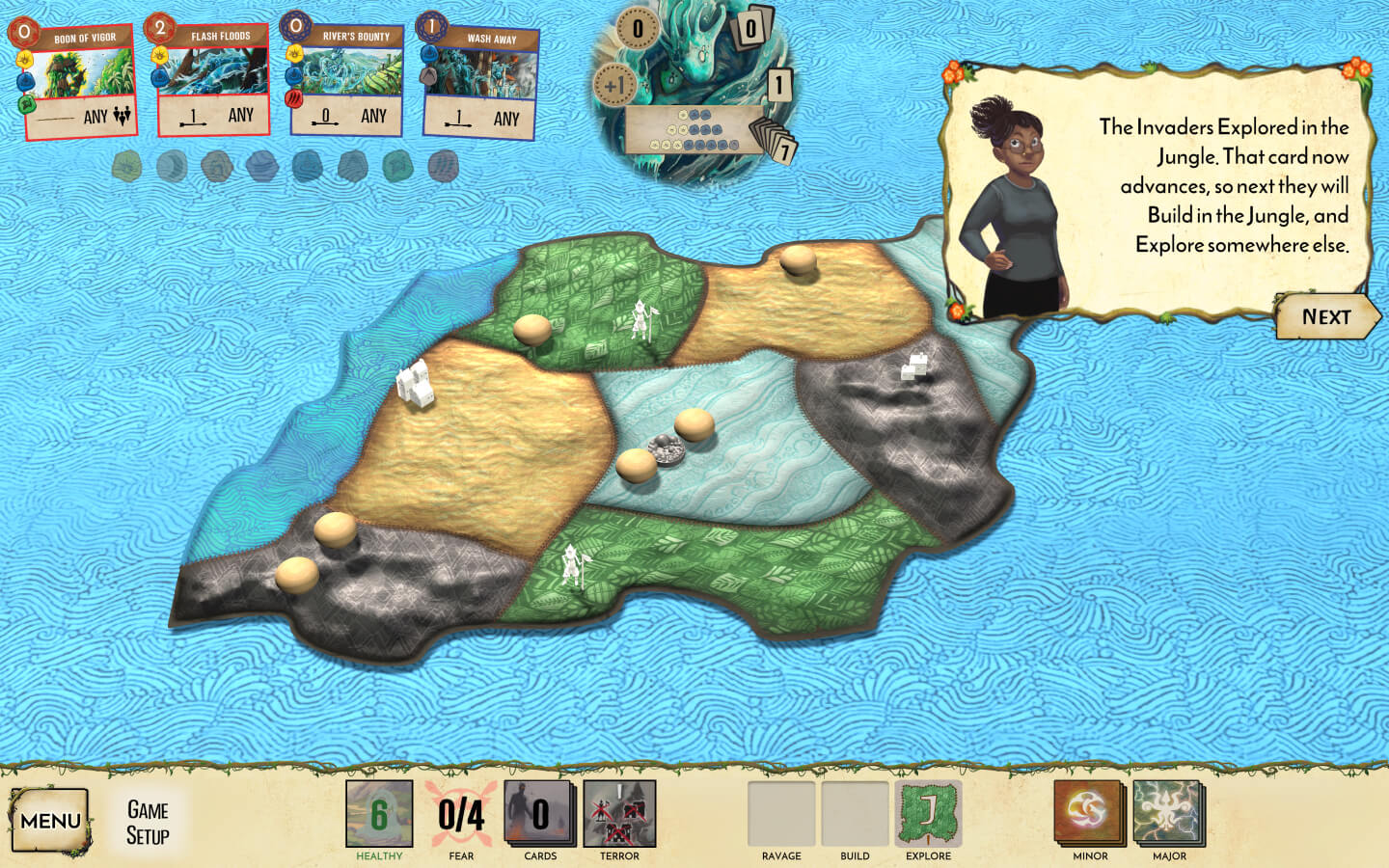1389x868 pixels.
Task: Select the Boon of Vigor power card
Action: [x=77, y=82]
